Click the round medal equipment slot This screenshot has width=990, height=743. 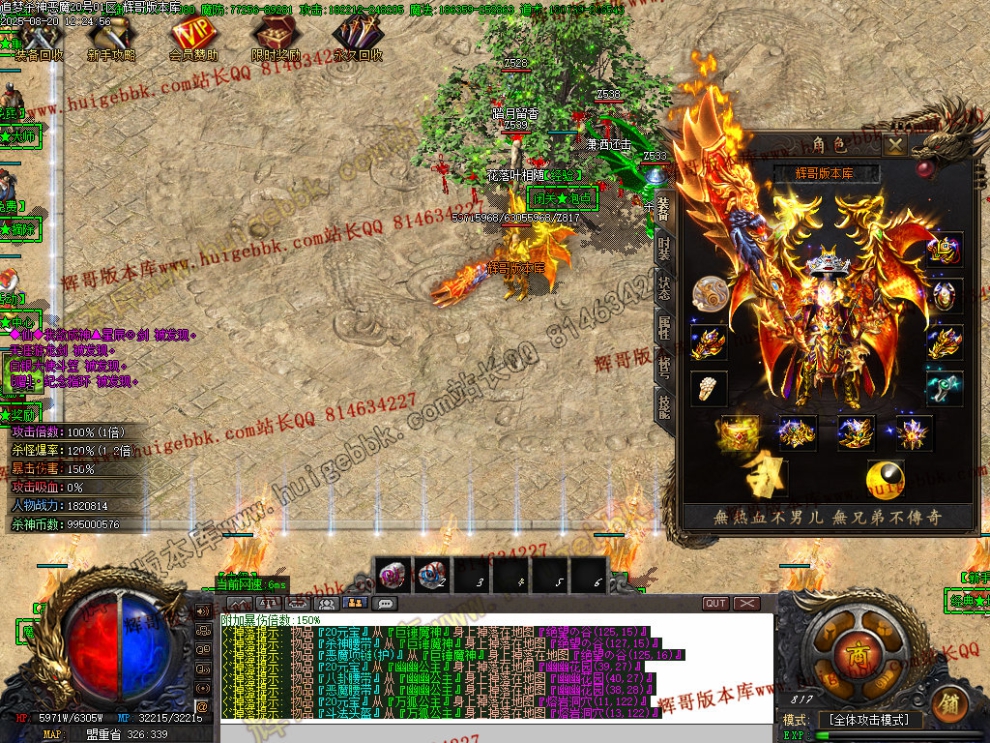[709, 293]
